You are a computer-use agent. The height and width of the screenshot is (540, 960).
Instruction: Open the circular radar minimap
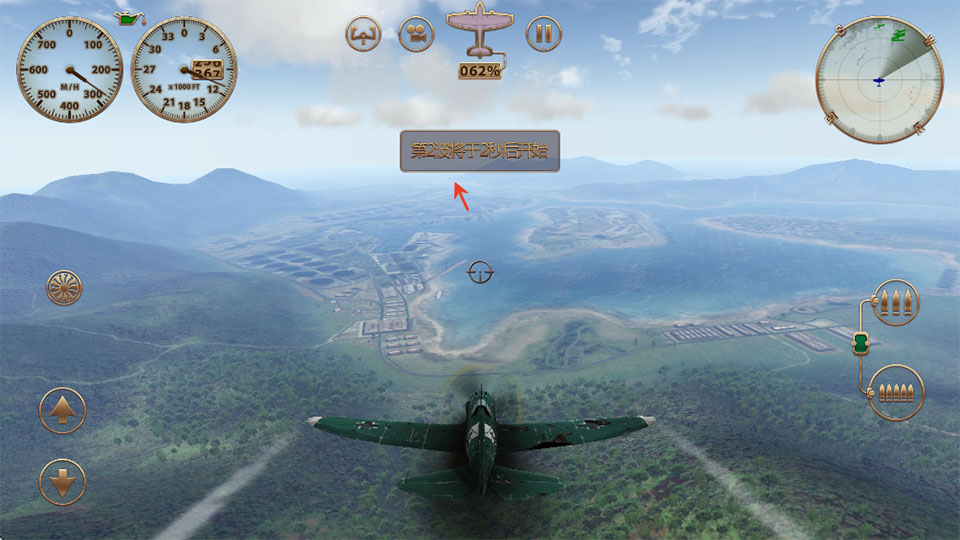879,80
